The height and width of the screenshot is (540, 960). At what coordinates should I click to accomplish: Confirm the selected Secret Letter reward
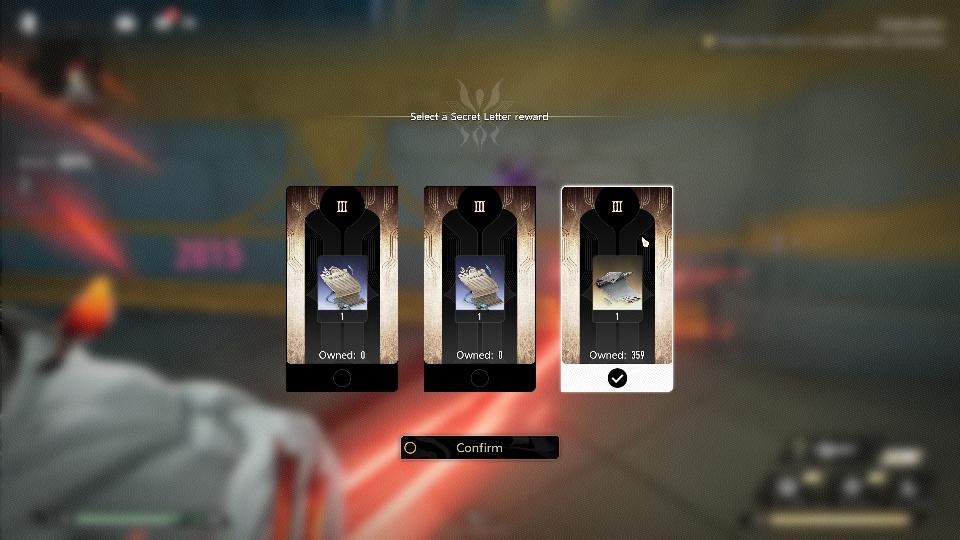tap(479, 448)
